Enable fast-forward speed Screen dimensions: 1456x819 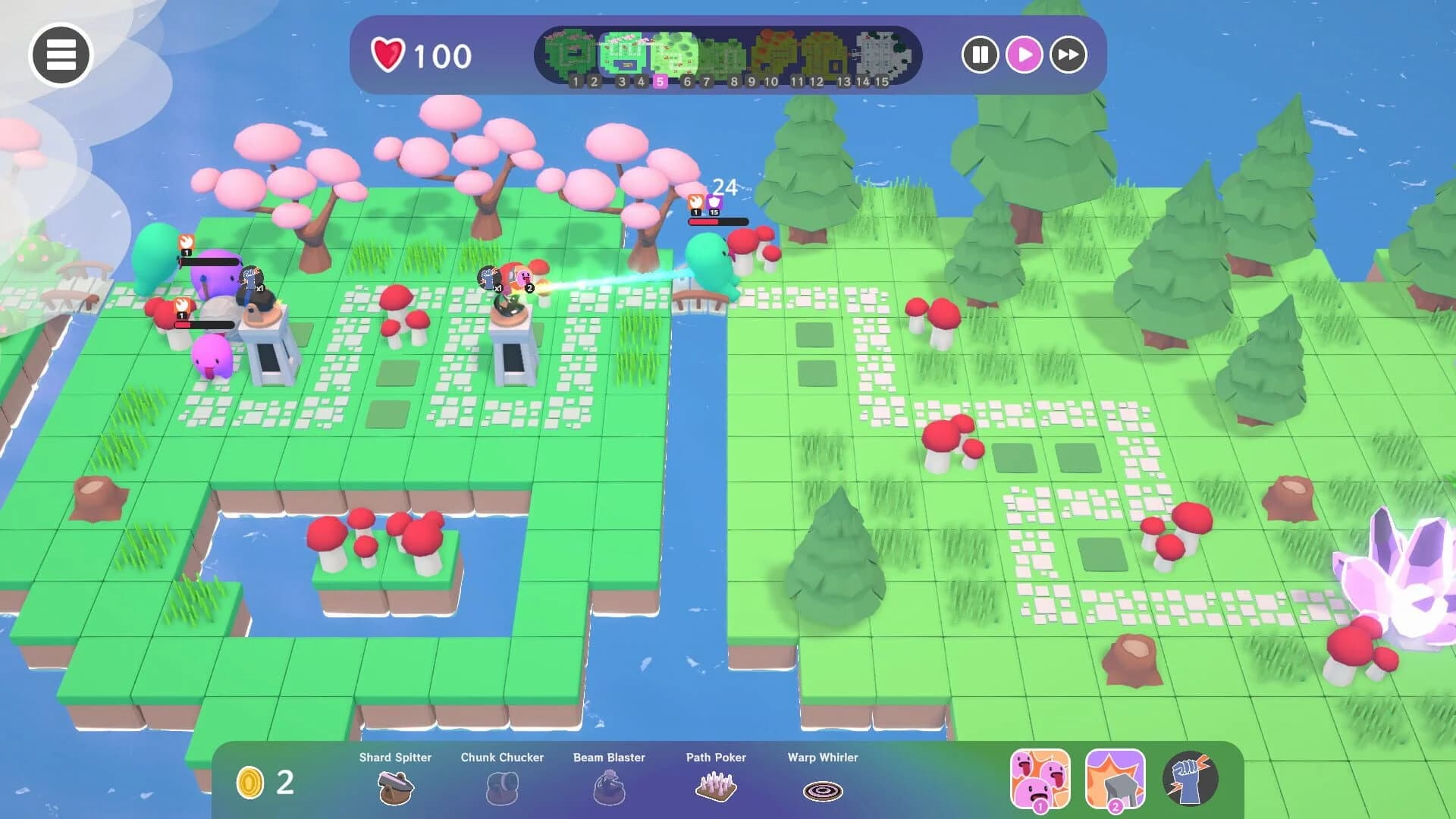pos(1068,55)
